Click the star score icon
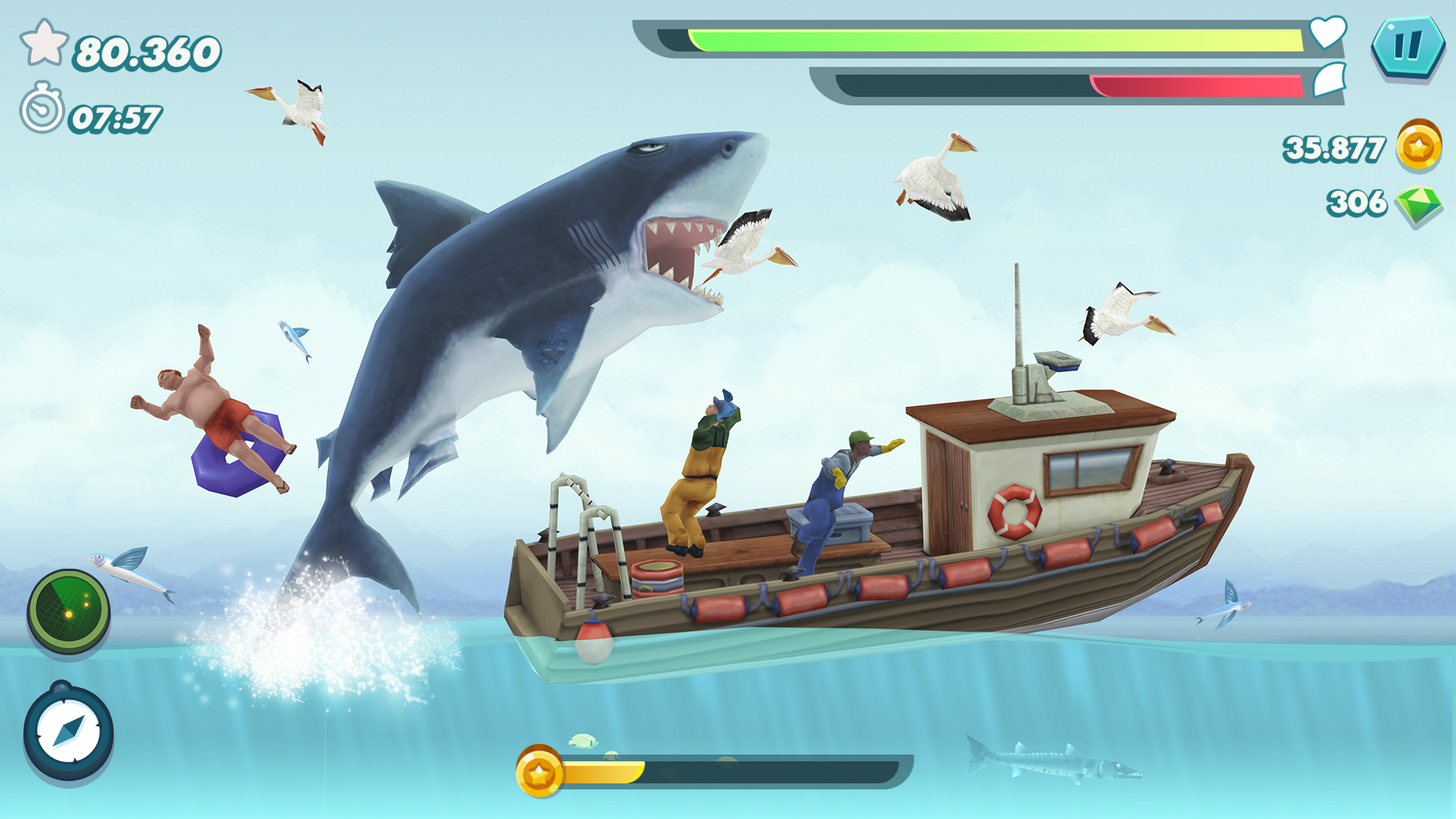 click(x=45, y=43)
